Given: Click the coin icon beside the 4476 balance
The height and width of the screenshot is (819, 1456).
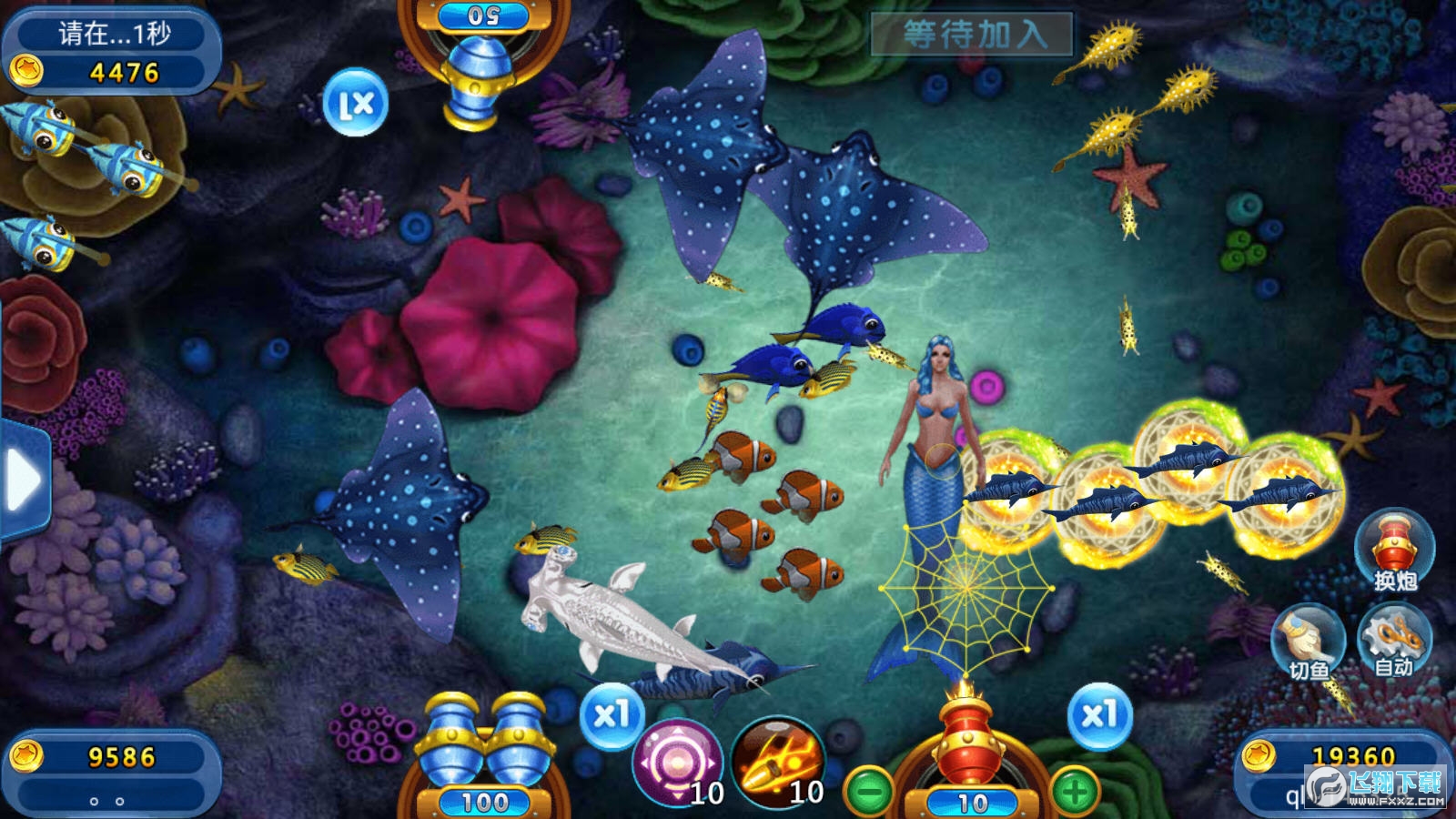Looking at the screenshot, I should (27, 70).
